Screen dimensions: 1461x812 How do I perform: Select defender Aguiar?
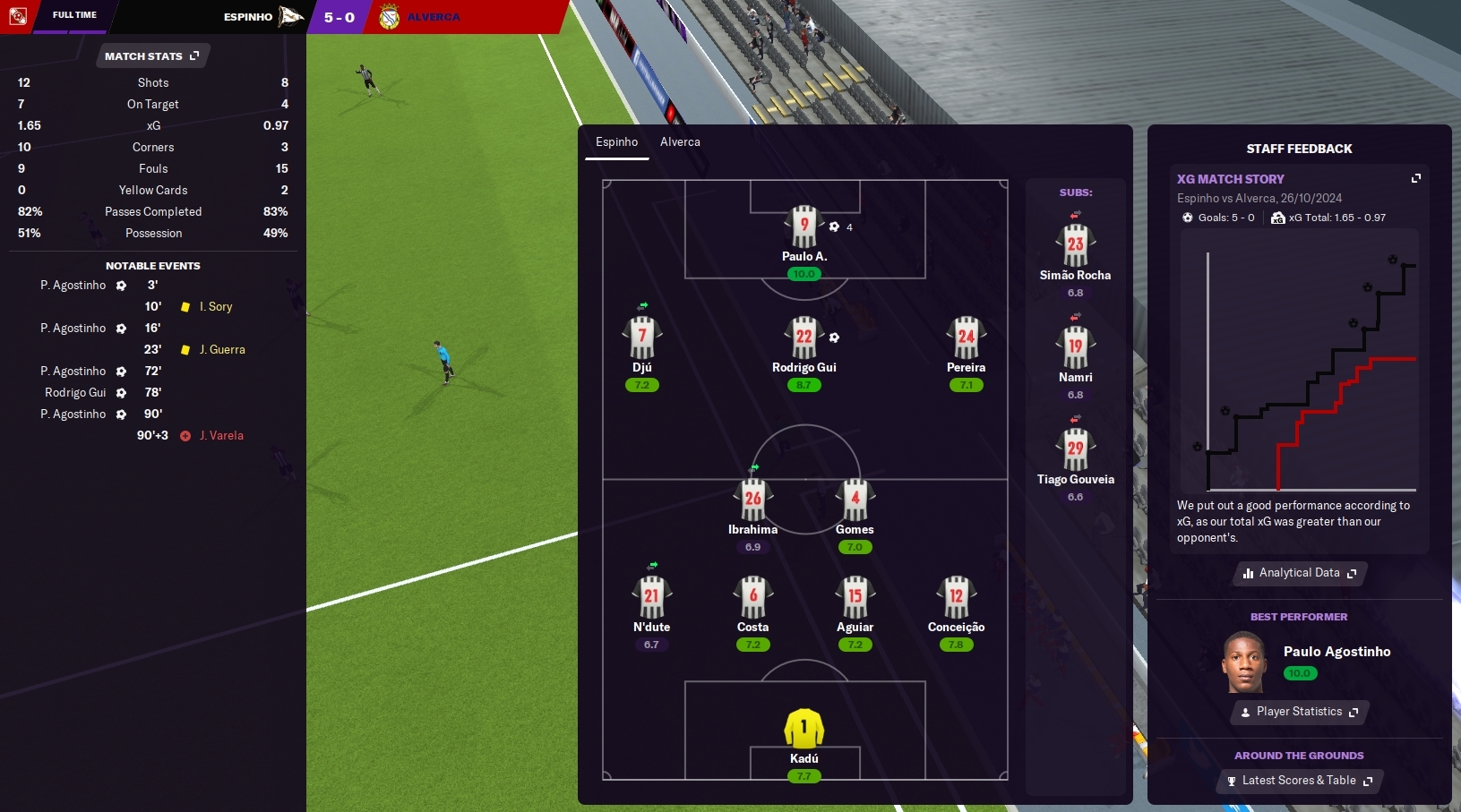[x=855, y=597]
